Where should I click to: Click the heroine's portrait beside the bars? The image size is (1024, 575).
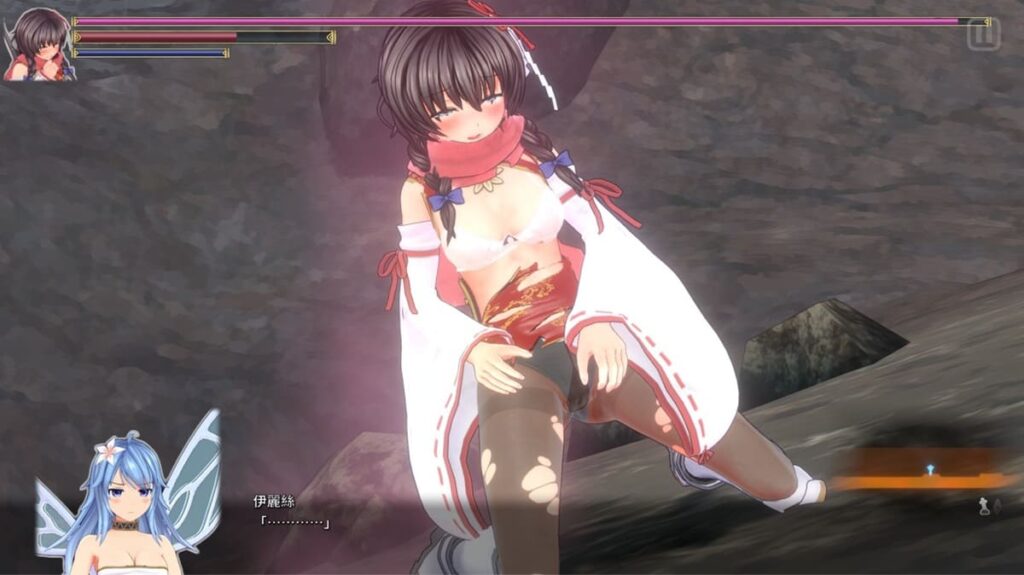[39, 43]
